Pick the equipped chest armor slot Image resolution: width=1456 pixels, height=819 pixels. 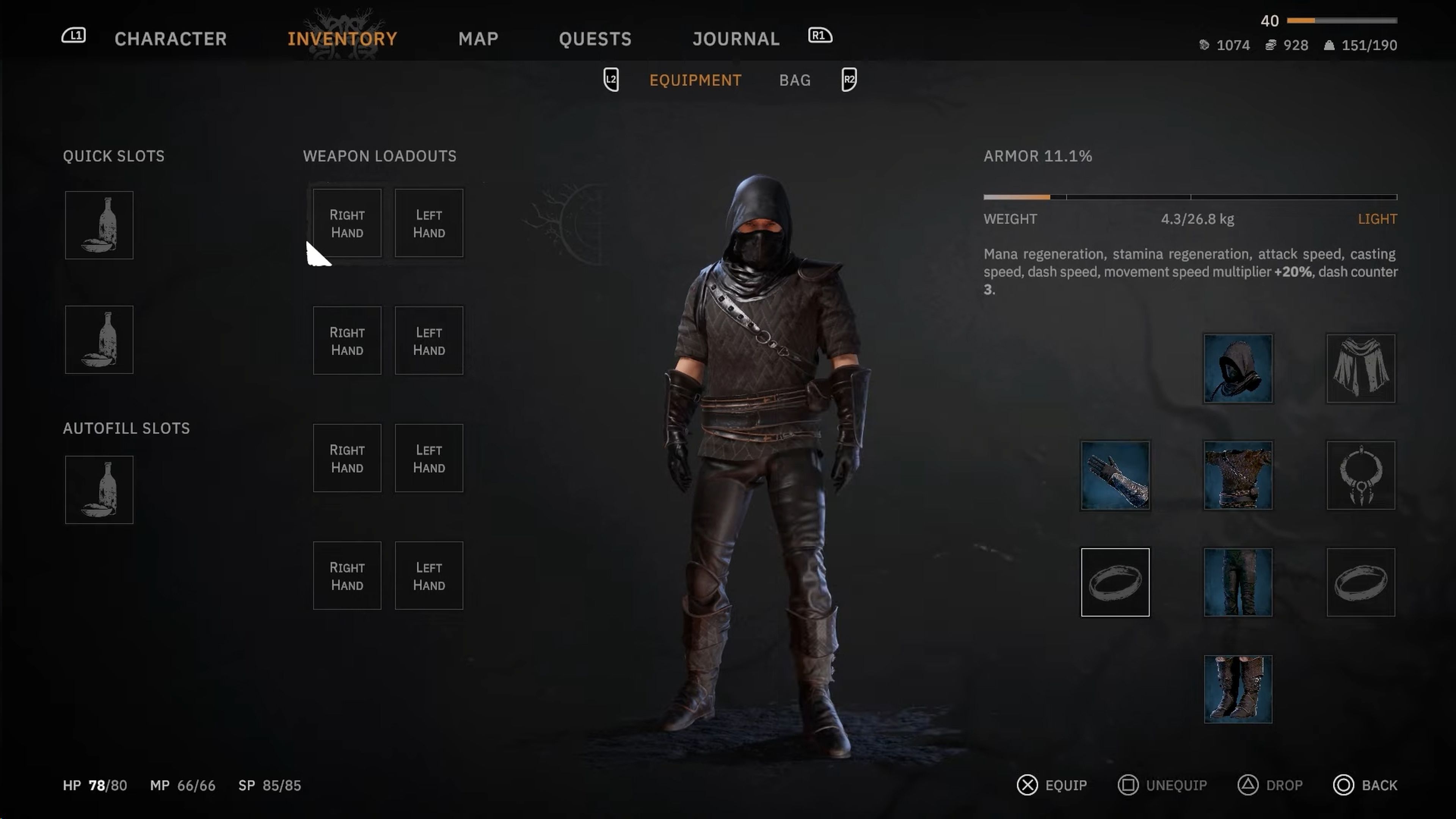click(1237, 475)
